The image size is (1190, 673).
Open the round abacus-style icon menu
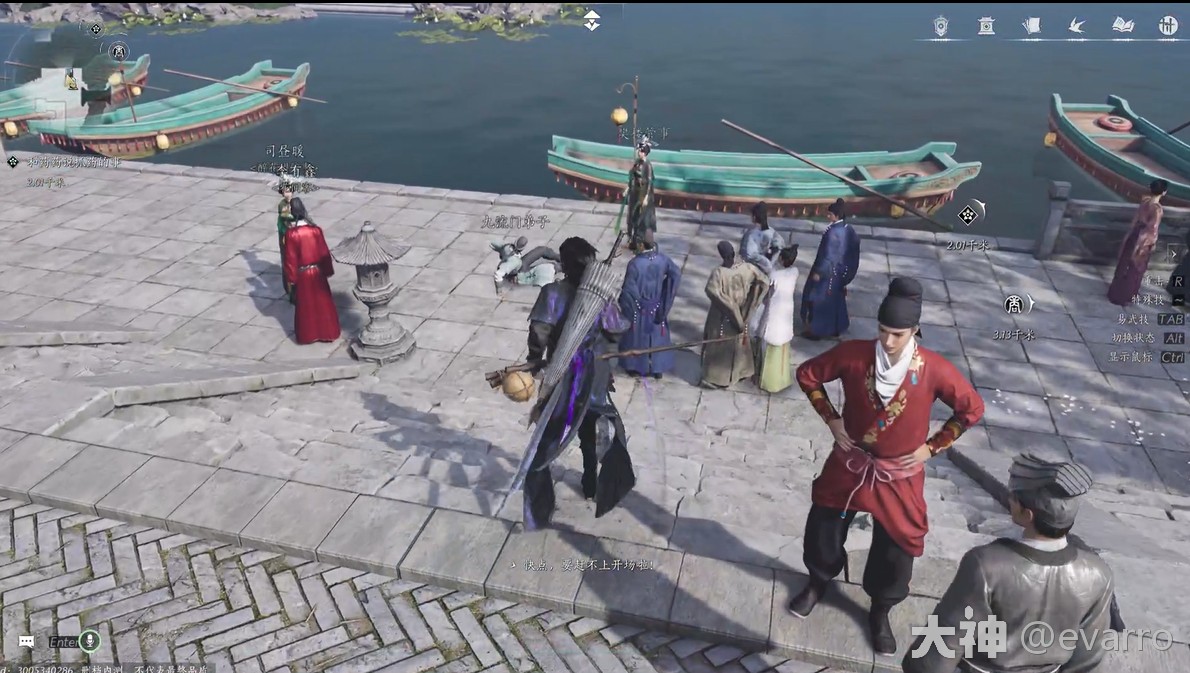tap(1168, 26)
